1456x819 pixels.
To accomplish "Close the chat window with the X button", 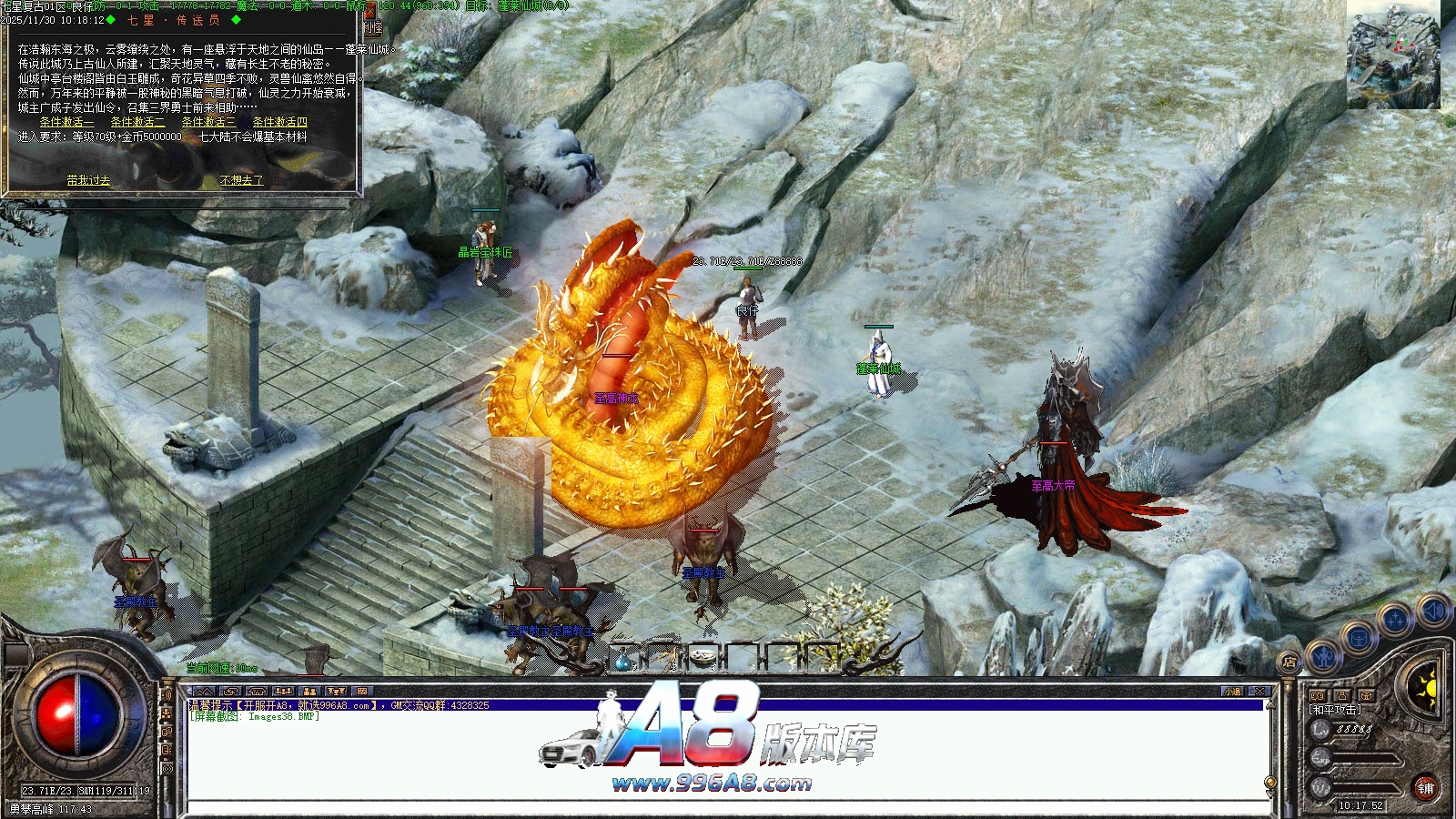I will pos(1259,692).
